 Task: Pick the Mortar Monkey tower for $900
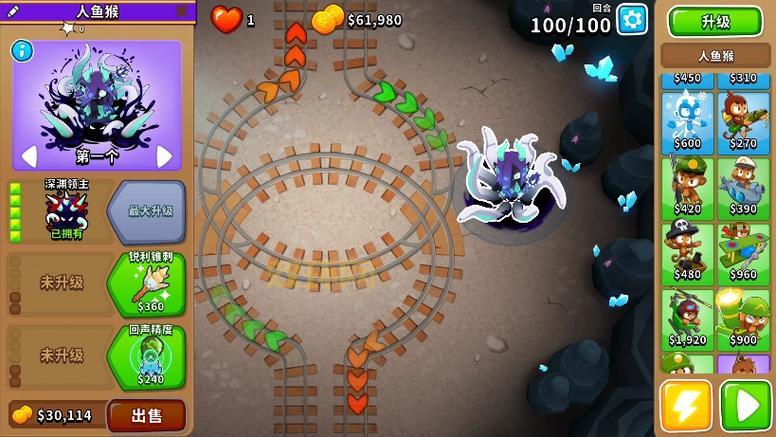click(743, 318)
